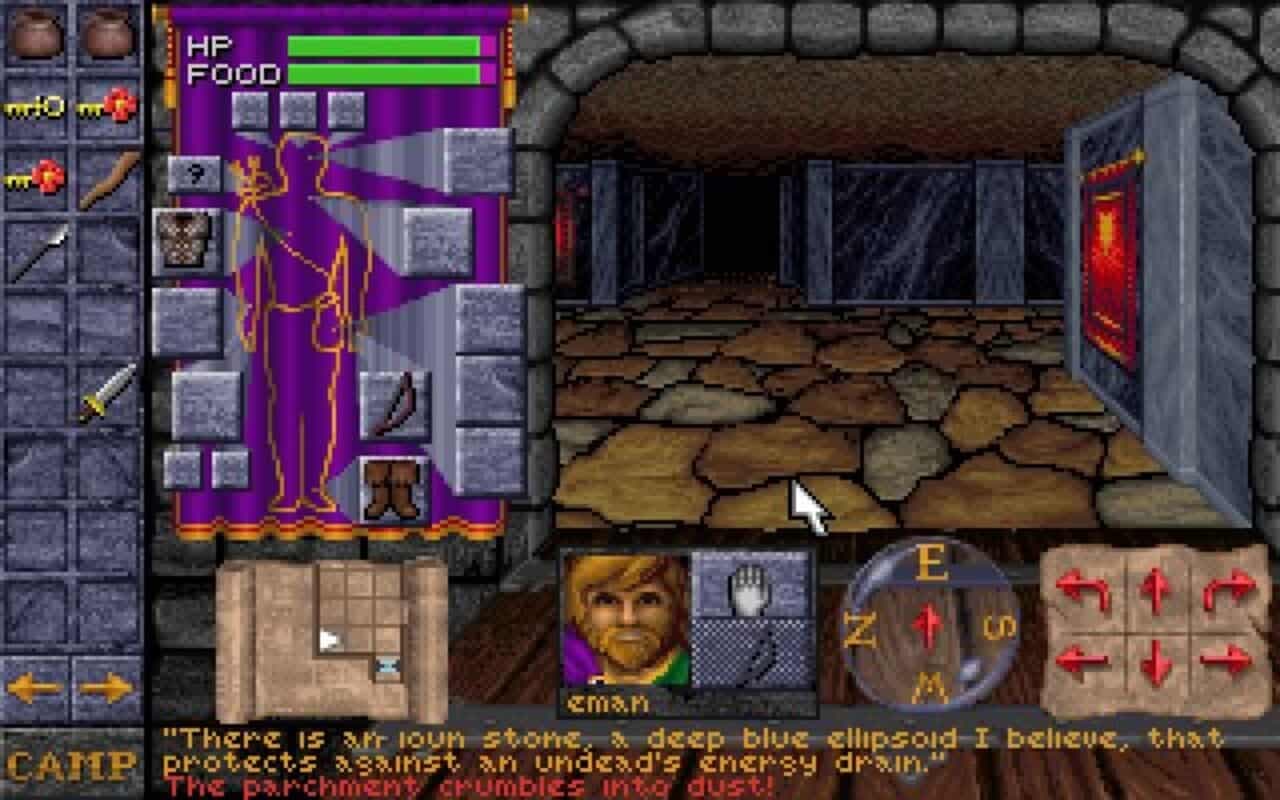Select the boots in the equipment slot
This screenshot has height=800, width=1280.
click(x=390, y=488)
